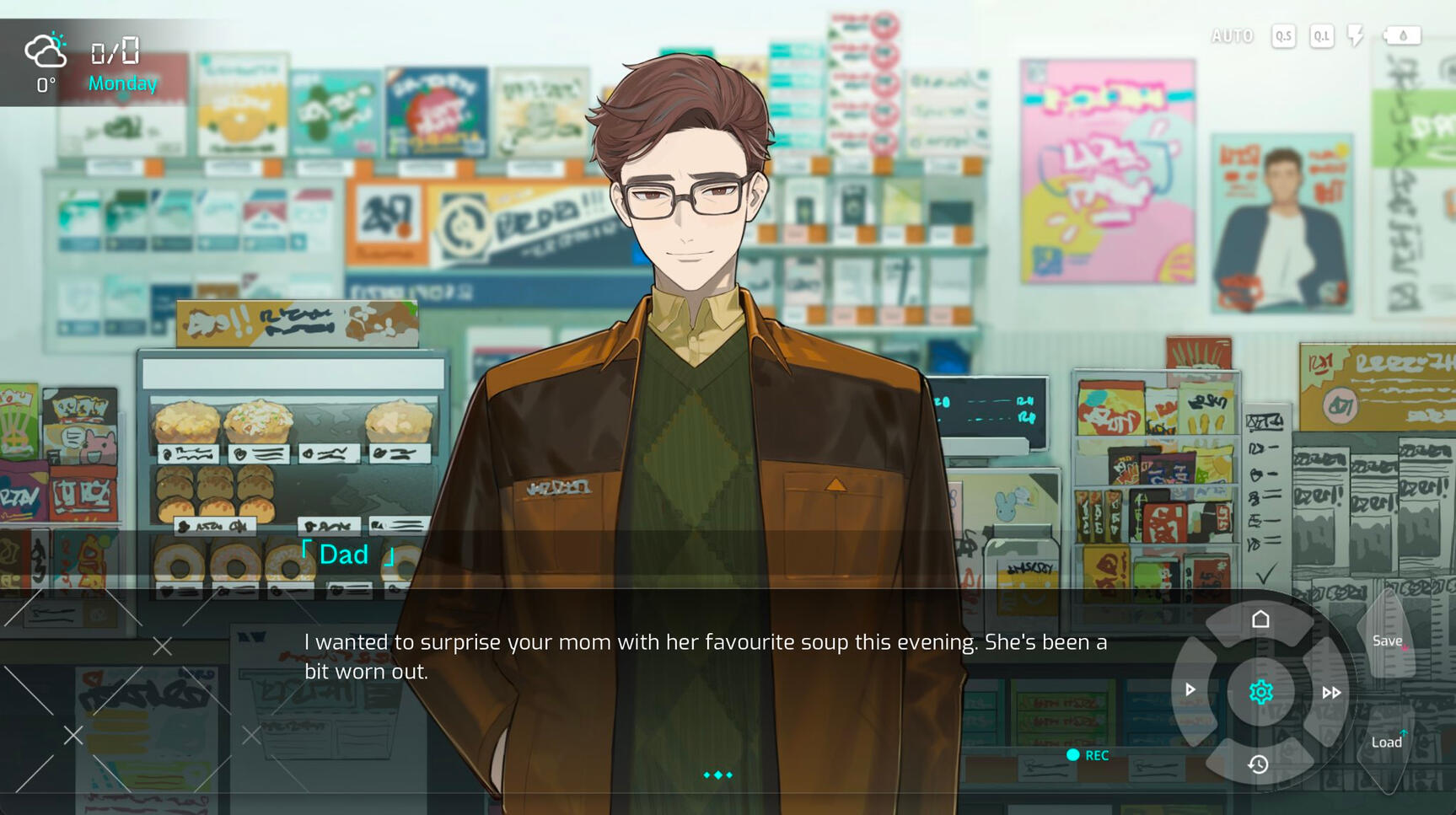Click the Q.L quick load button

(x=1321, y=36)
